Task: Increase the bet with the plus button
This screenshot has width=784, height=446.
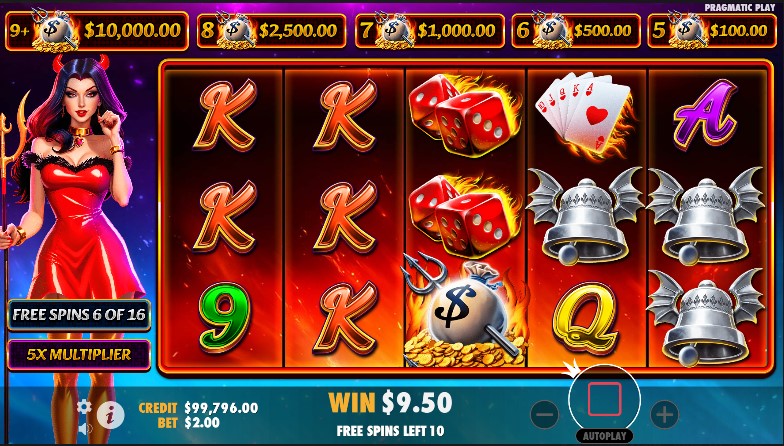Action: point(664,413)
